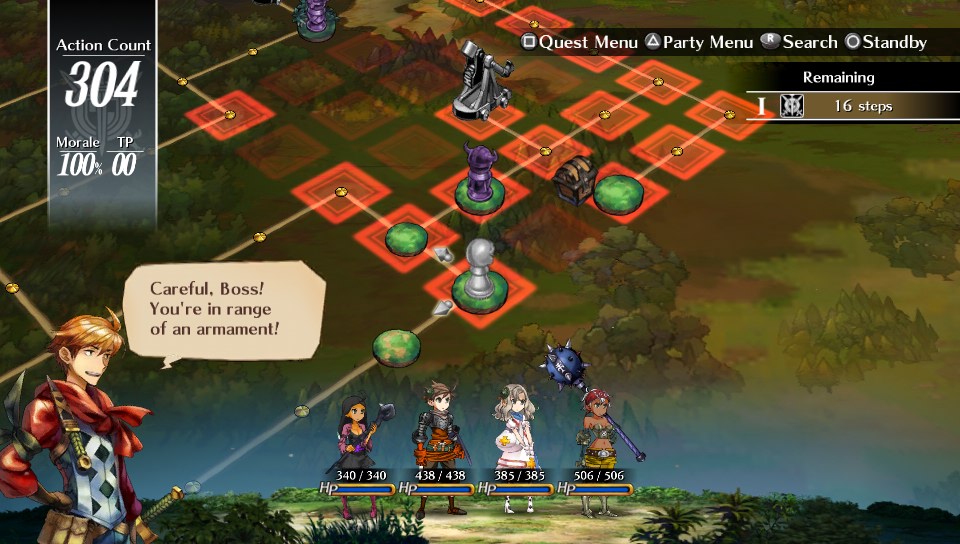This screenshot has width=960, height=544.
Task: Click the Remaining 16 steps objective tracker
Action: 852,106
